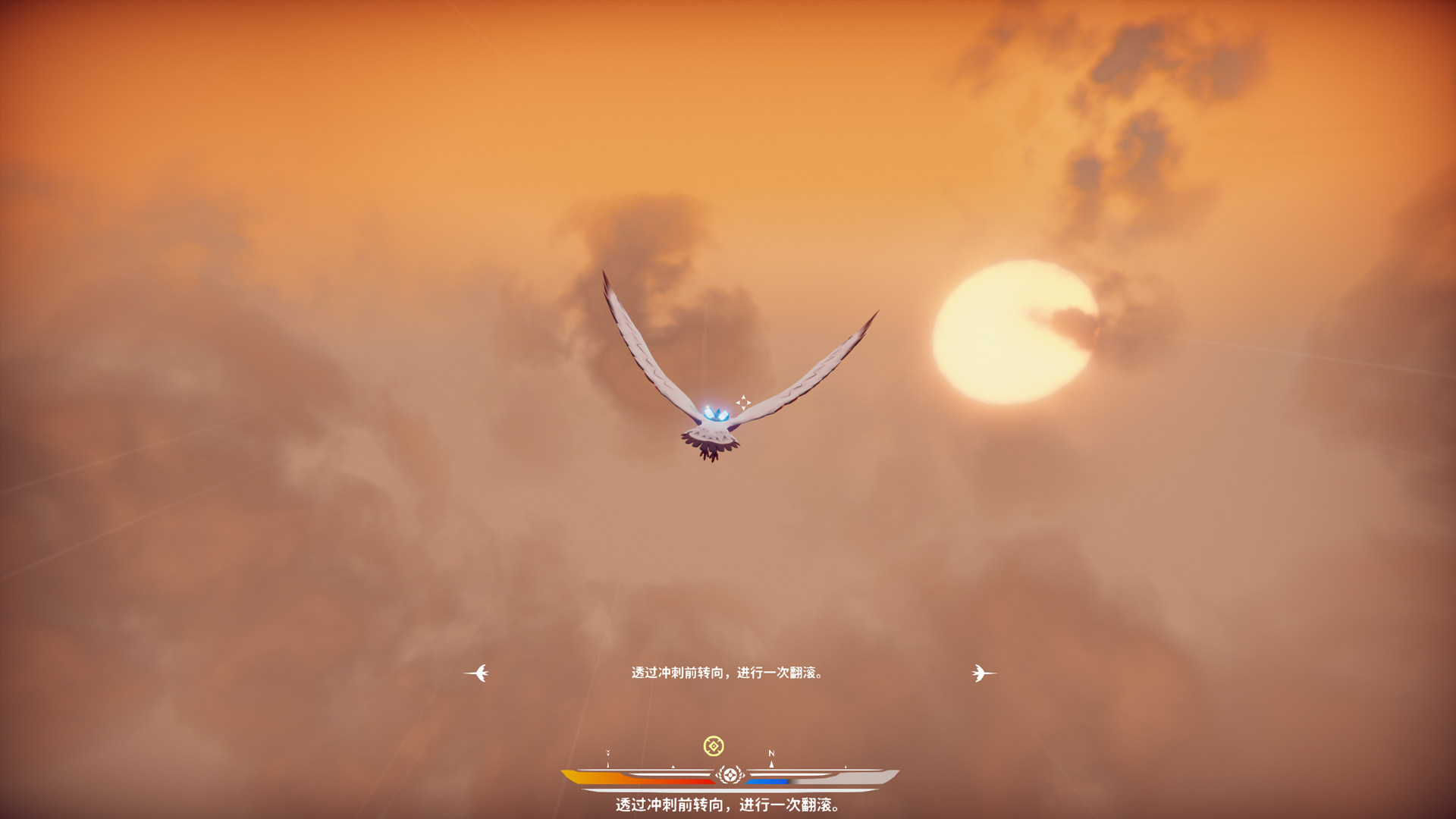1456x819 pixels.
Task: Click the laurel emblem at HUD center
Action: (x=729, y=775)
